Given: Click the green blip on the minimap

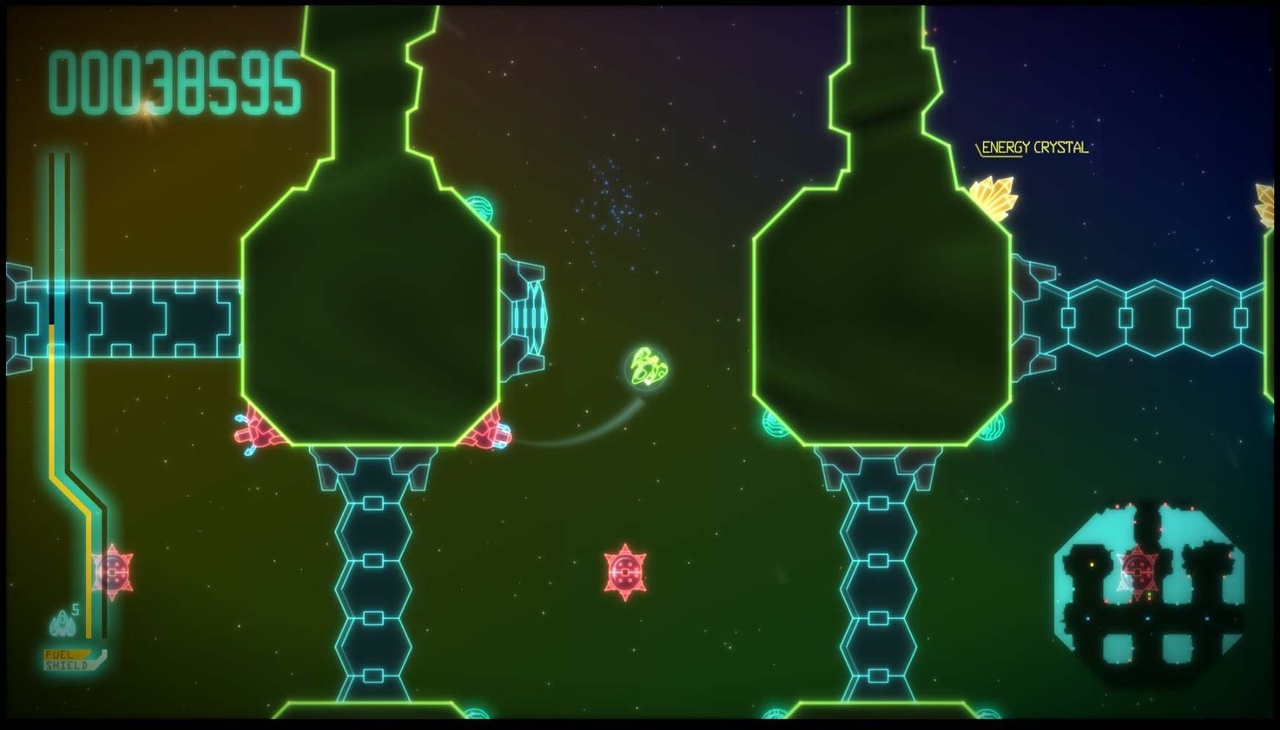Looking at the screenshot, I should point(1148,593).
